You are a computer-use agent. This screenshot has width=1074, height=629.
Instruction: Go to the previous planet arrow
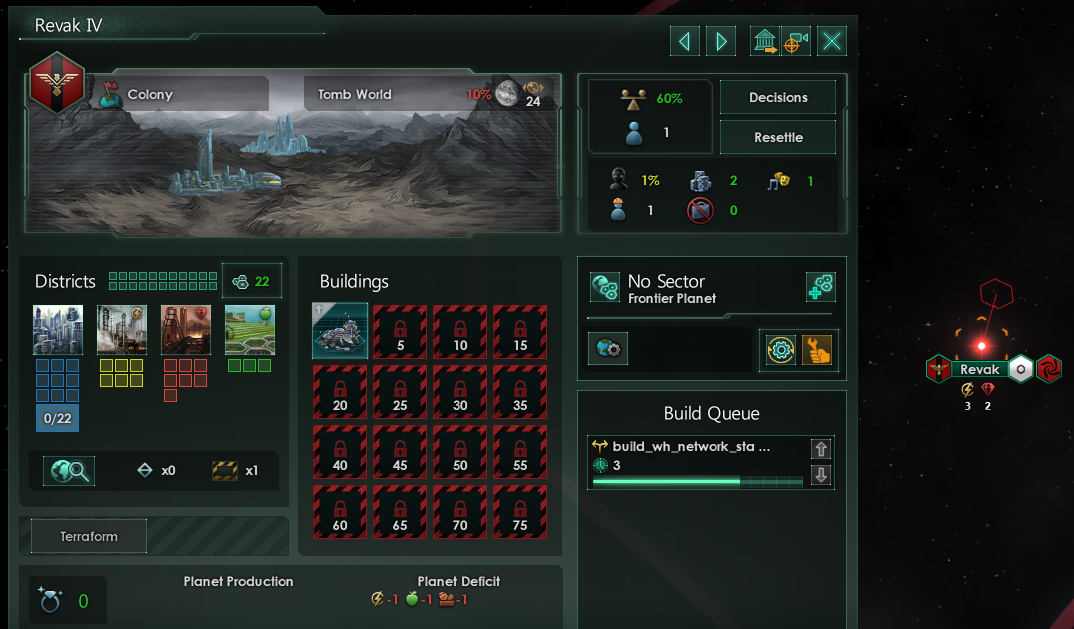click(684, 41)
